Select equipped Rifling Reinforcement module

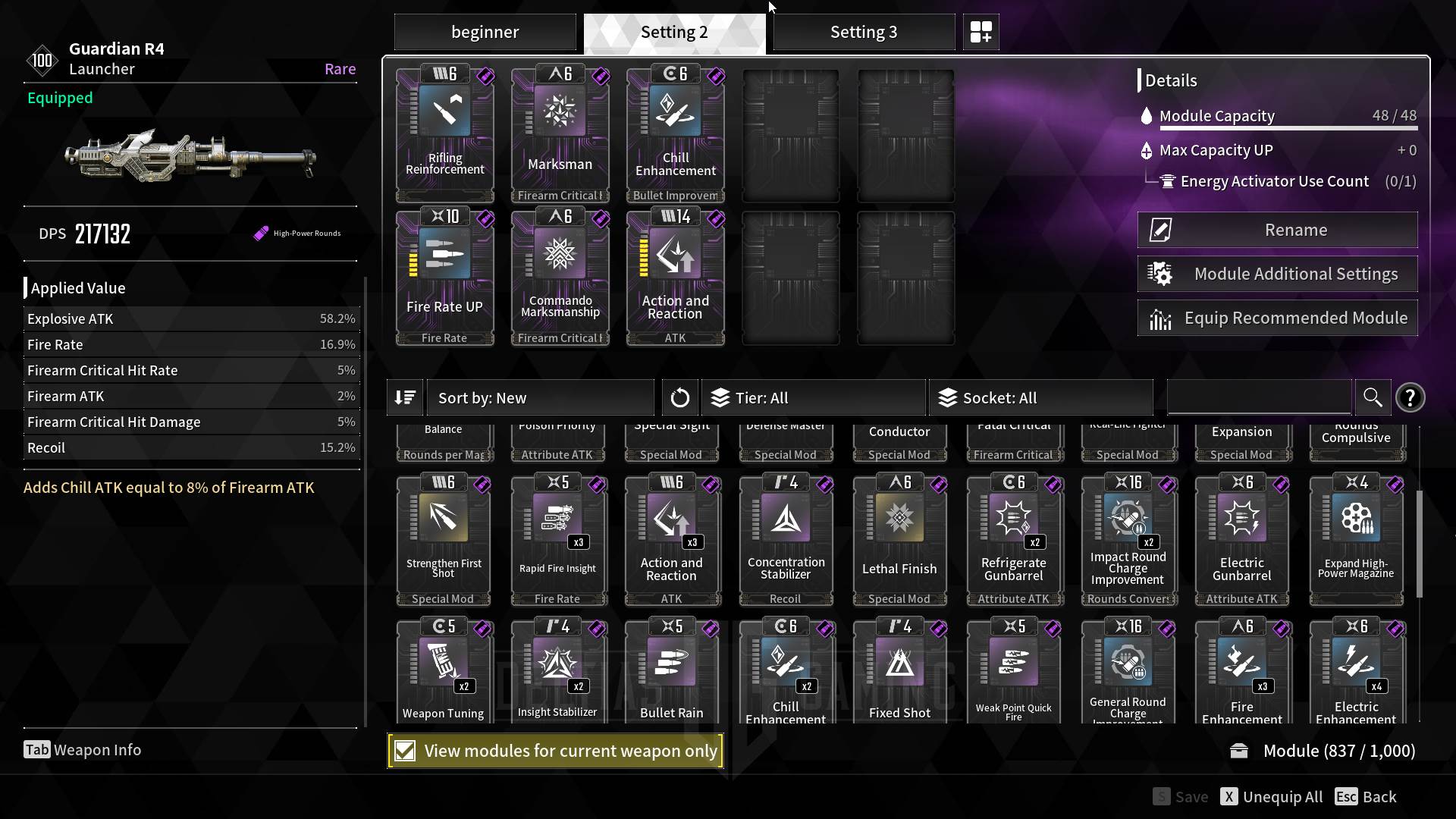coord(445,133)
